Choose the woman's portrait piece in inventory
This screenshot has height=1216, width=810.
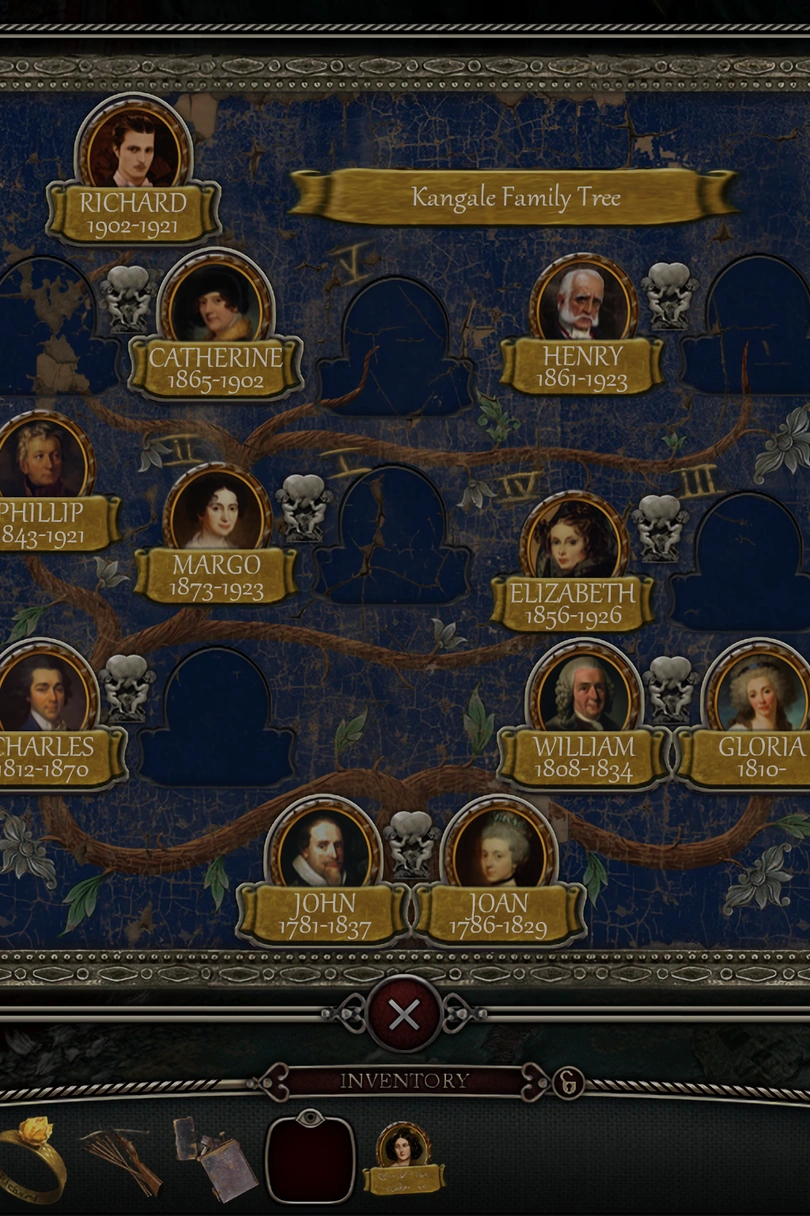[403, 1157]
